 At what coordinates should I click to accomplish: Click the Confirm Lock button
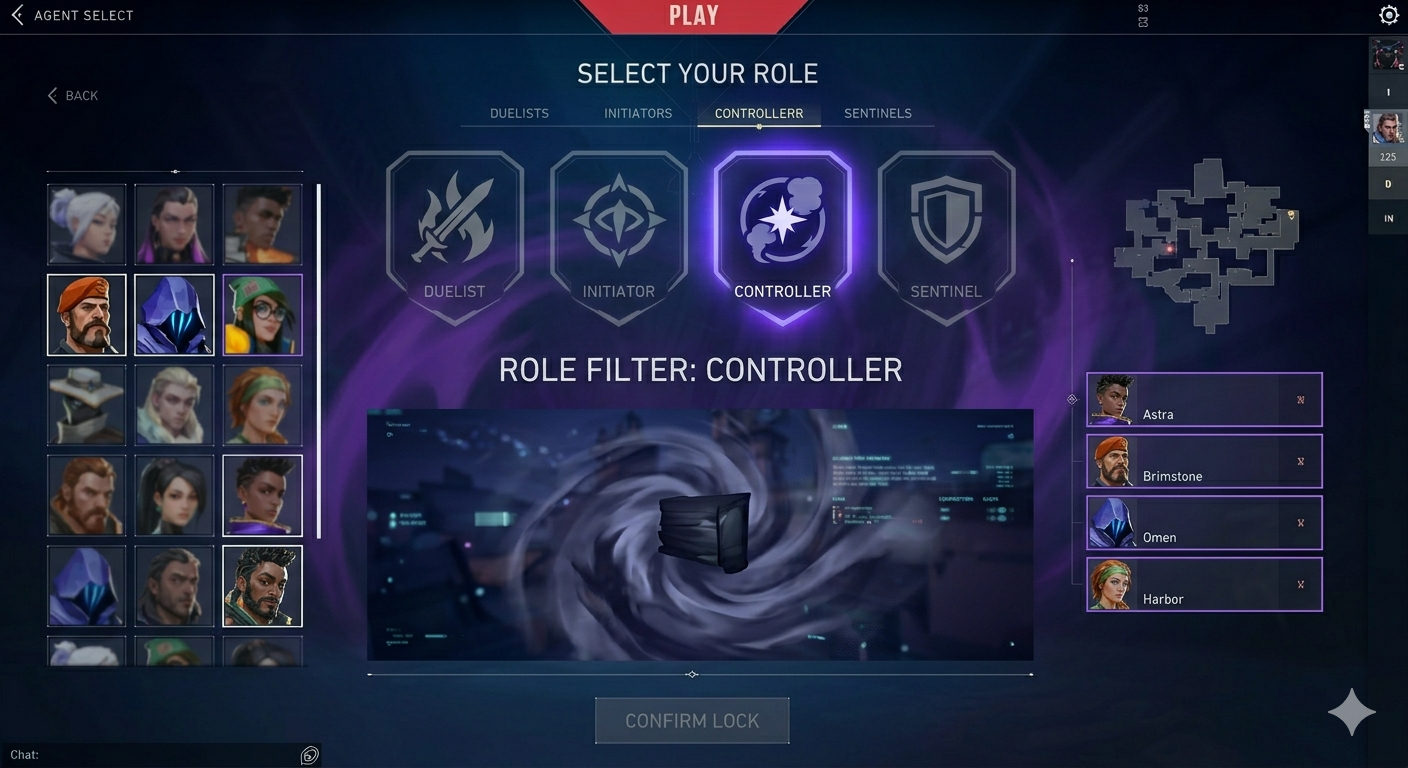(x=692, y=721)
